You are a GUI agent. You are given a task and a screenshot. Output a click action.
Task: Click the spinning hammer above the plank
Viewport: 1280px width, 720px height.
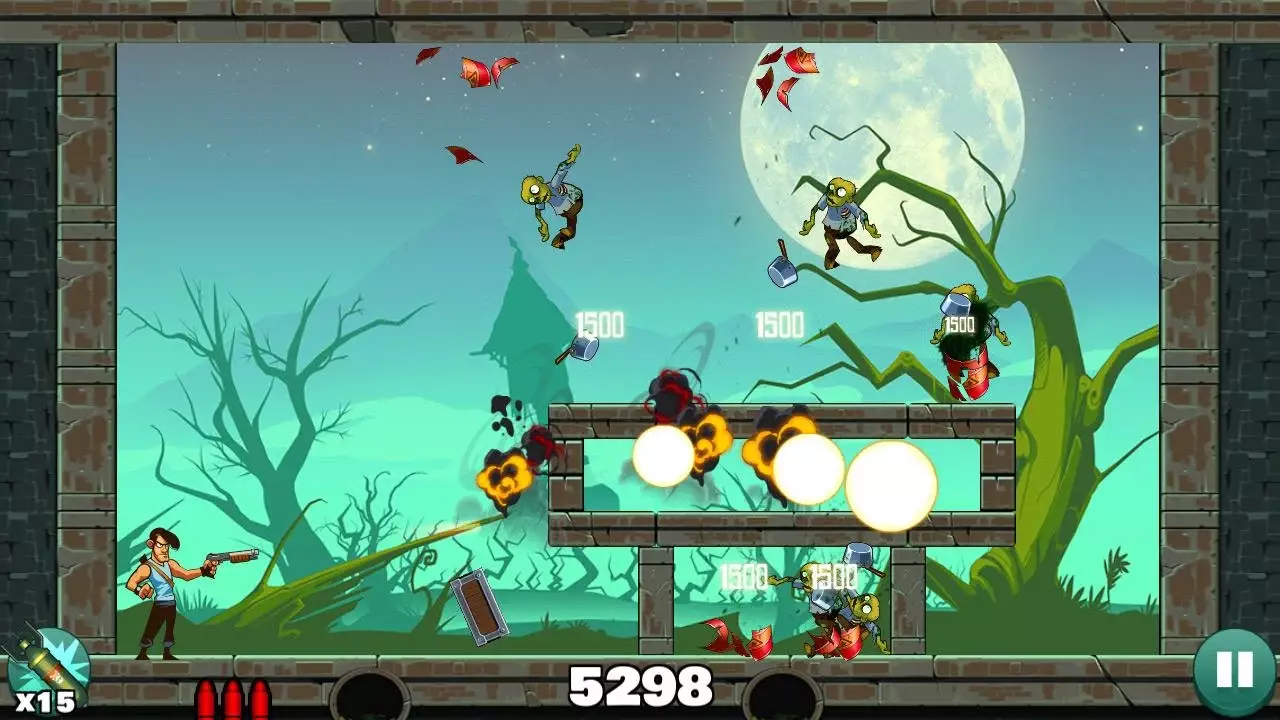click(x=581, y=349)
